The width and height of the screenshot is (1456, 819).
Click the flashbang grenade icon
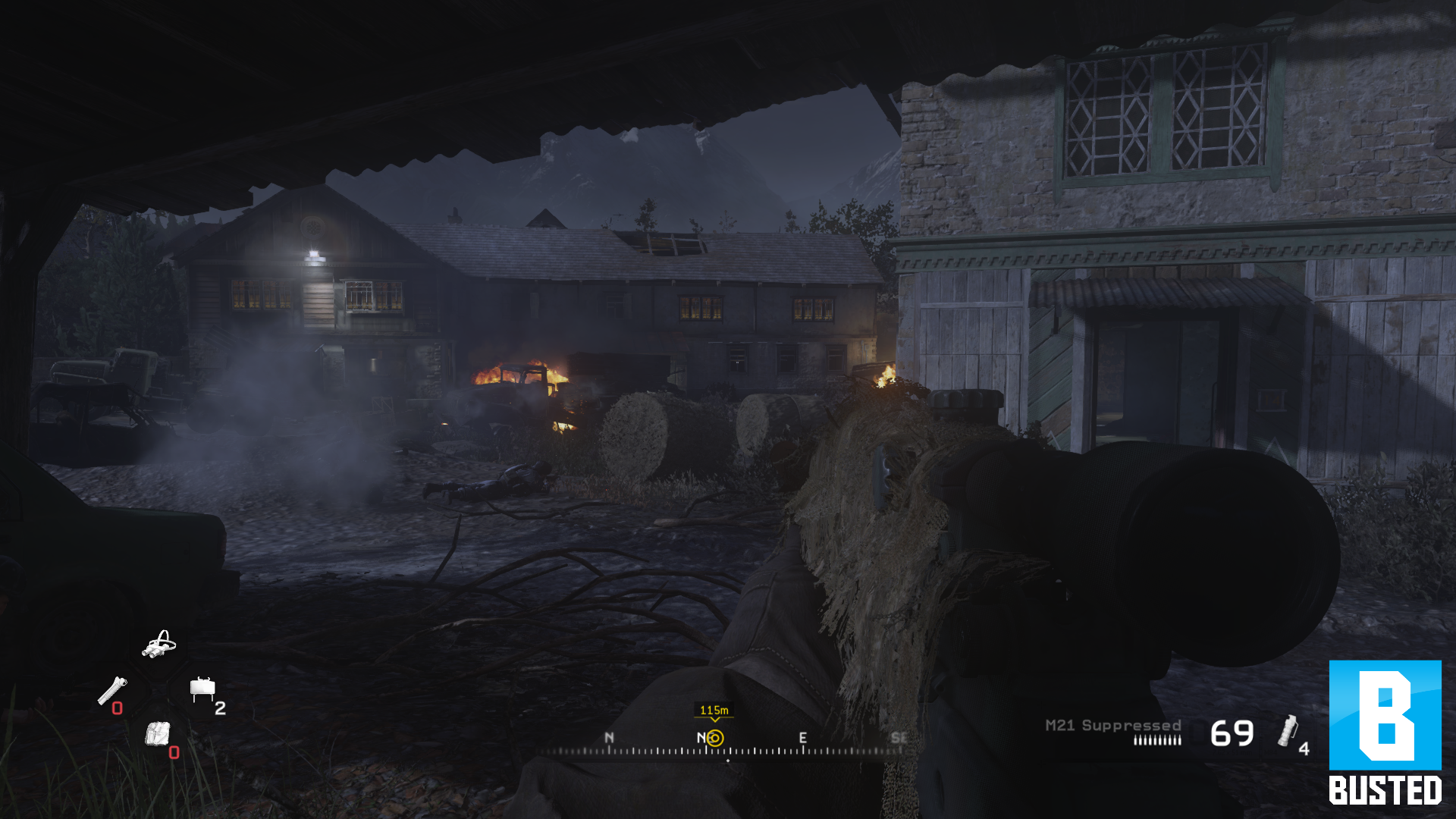1287,731
